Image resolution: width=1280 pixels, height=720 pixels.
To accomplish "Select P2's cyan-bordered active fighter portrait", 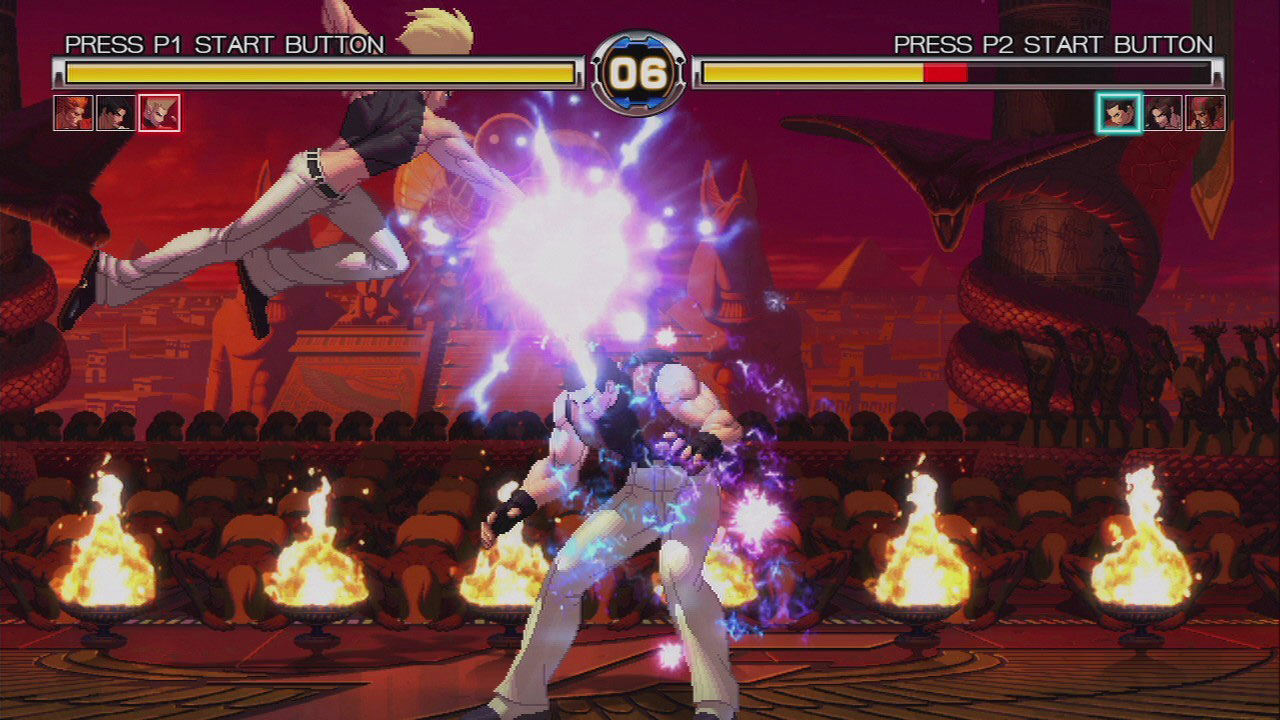I will tap(1119, 113).
